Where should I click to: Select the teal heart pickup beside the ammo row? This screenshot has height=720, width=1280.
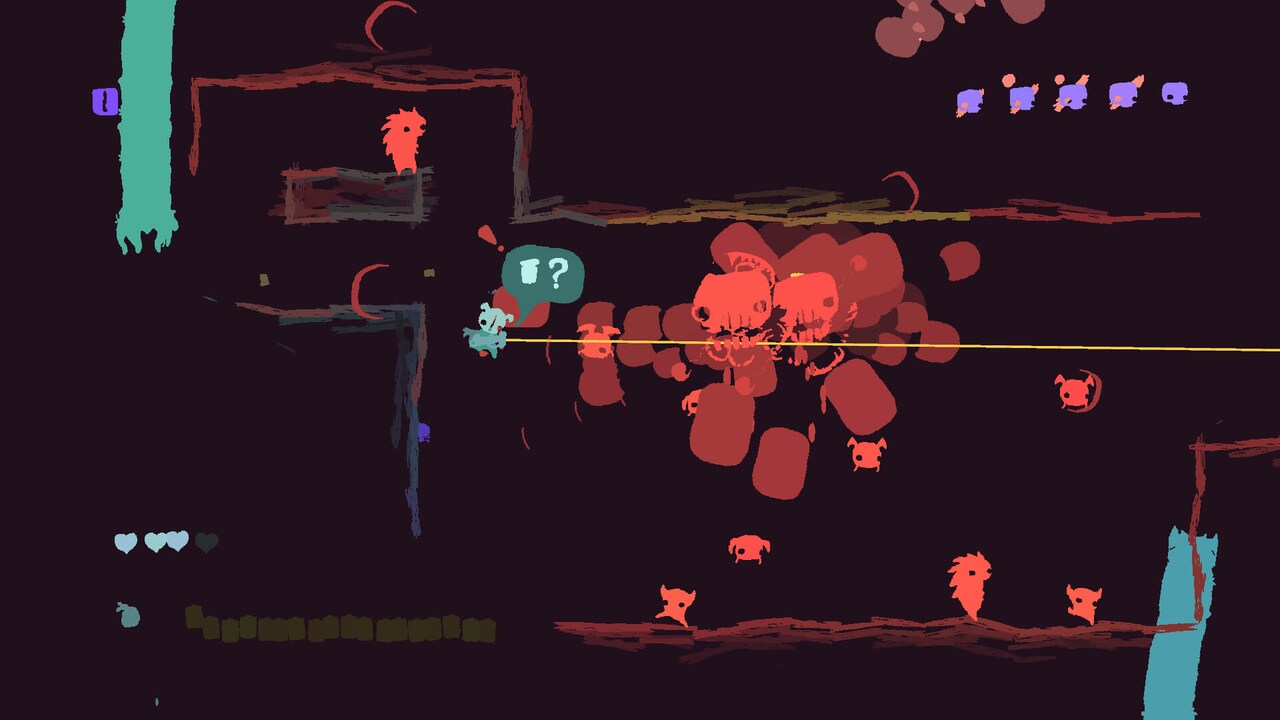point(128,616)
